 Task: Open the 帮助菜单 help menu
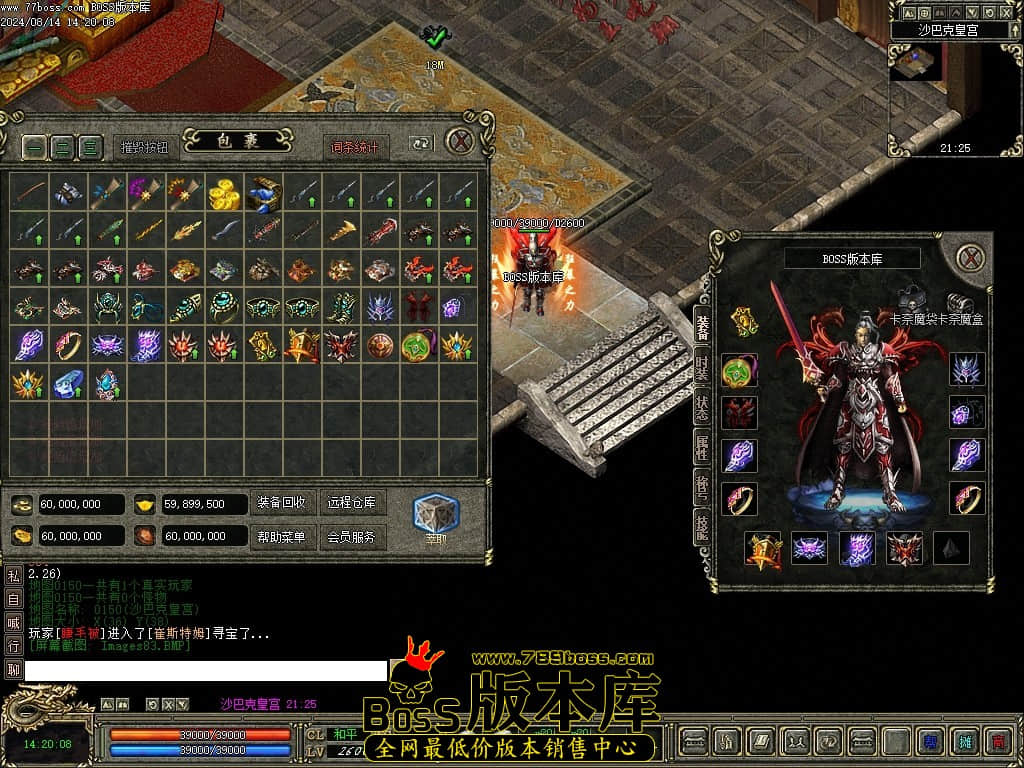(x=281, y=537)
